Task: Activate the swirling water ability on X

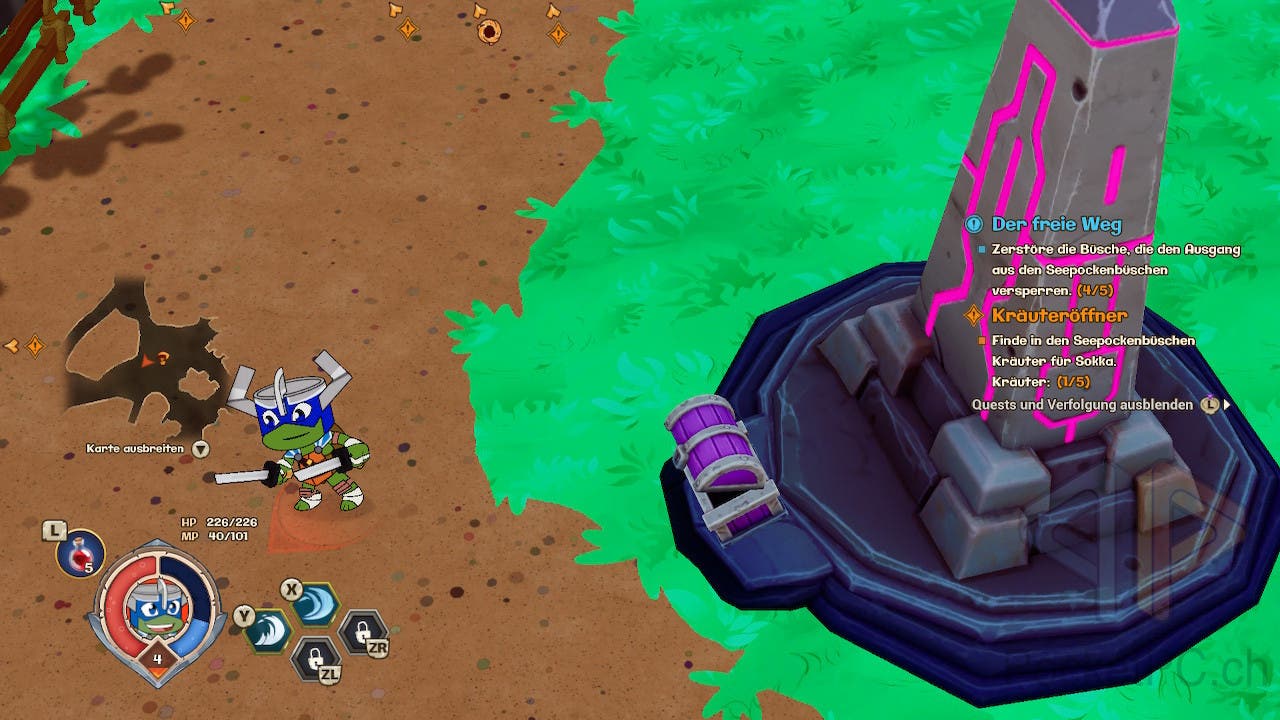Action: click(316, 604)
